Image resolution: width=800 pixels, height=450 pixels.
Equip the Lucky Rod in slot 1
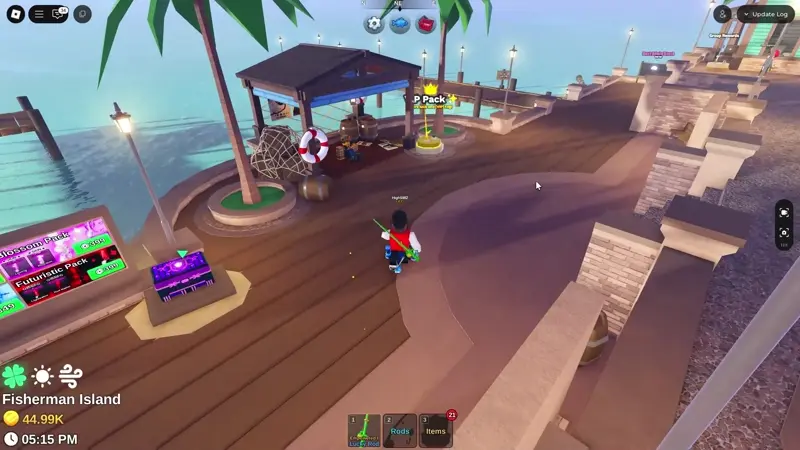[364, 430]
